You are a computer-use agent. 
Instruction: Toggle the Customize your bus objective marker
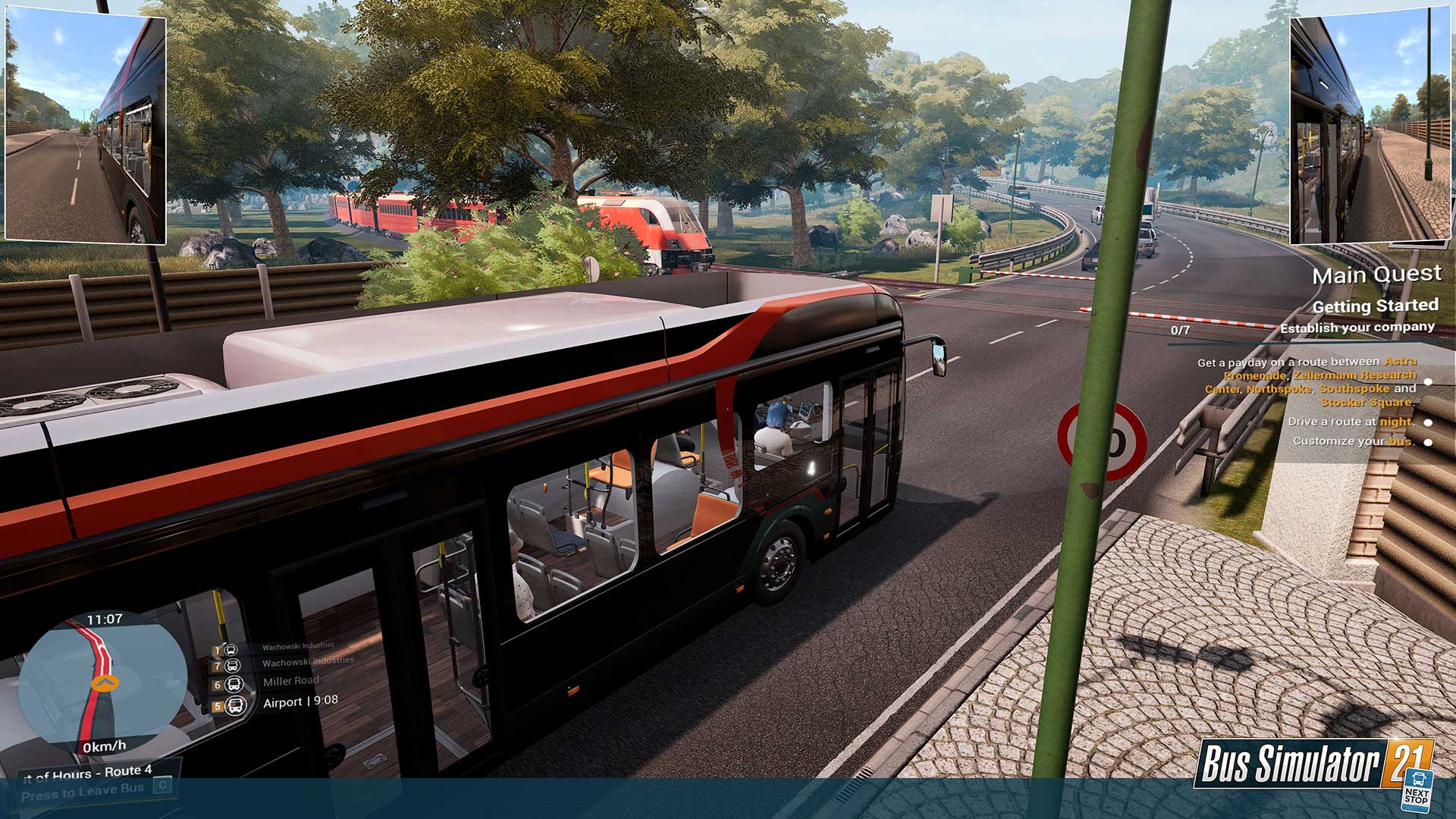(x=1428, y=442)
